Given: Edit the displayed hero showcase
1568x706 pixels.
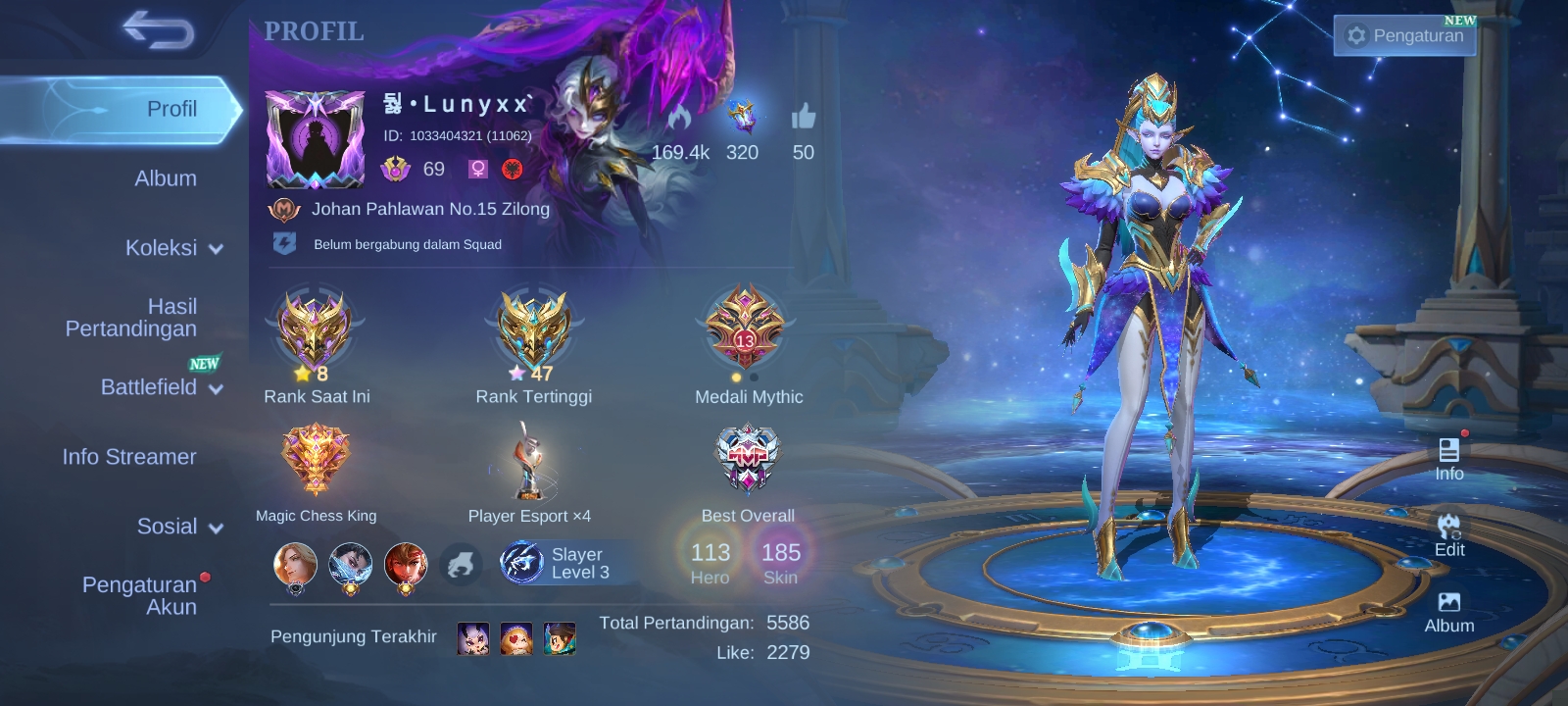Looking at the screenshot, I should (1448, 534).
